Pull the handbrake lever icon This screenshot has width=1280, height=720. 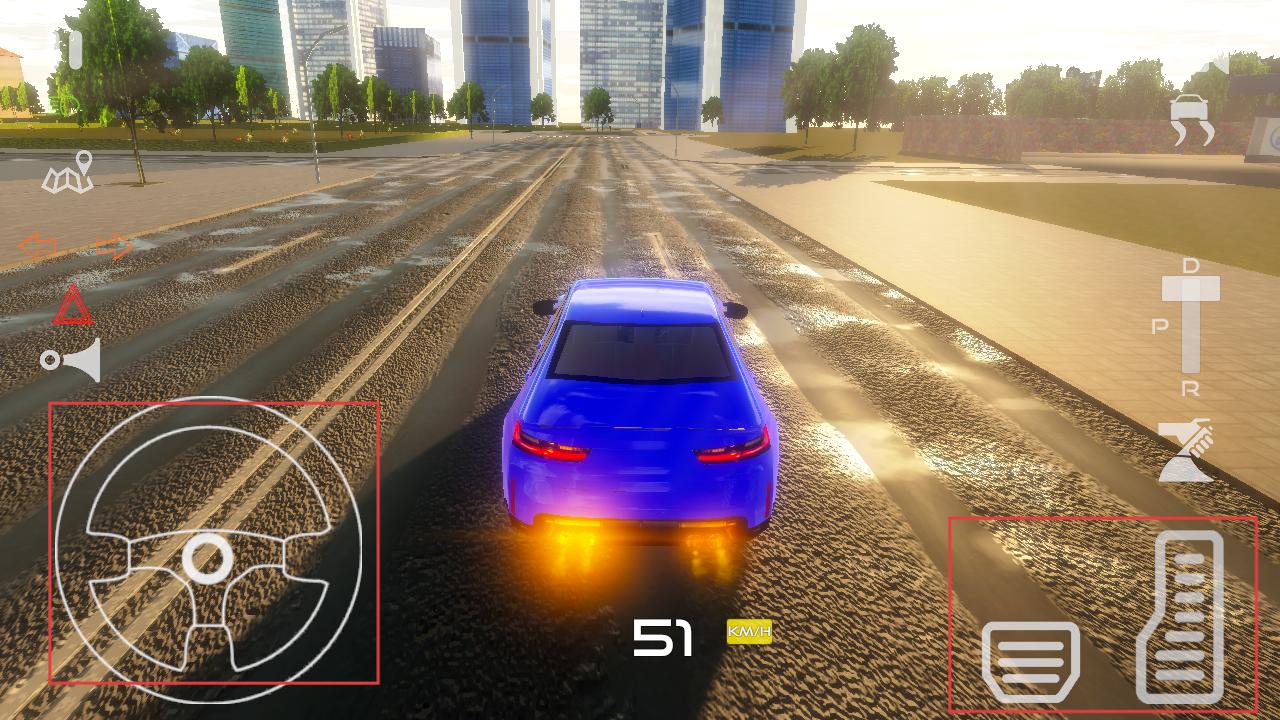tap(1186, 450)
